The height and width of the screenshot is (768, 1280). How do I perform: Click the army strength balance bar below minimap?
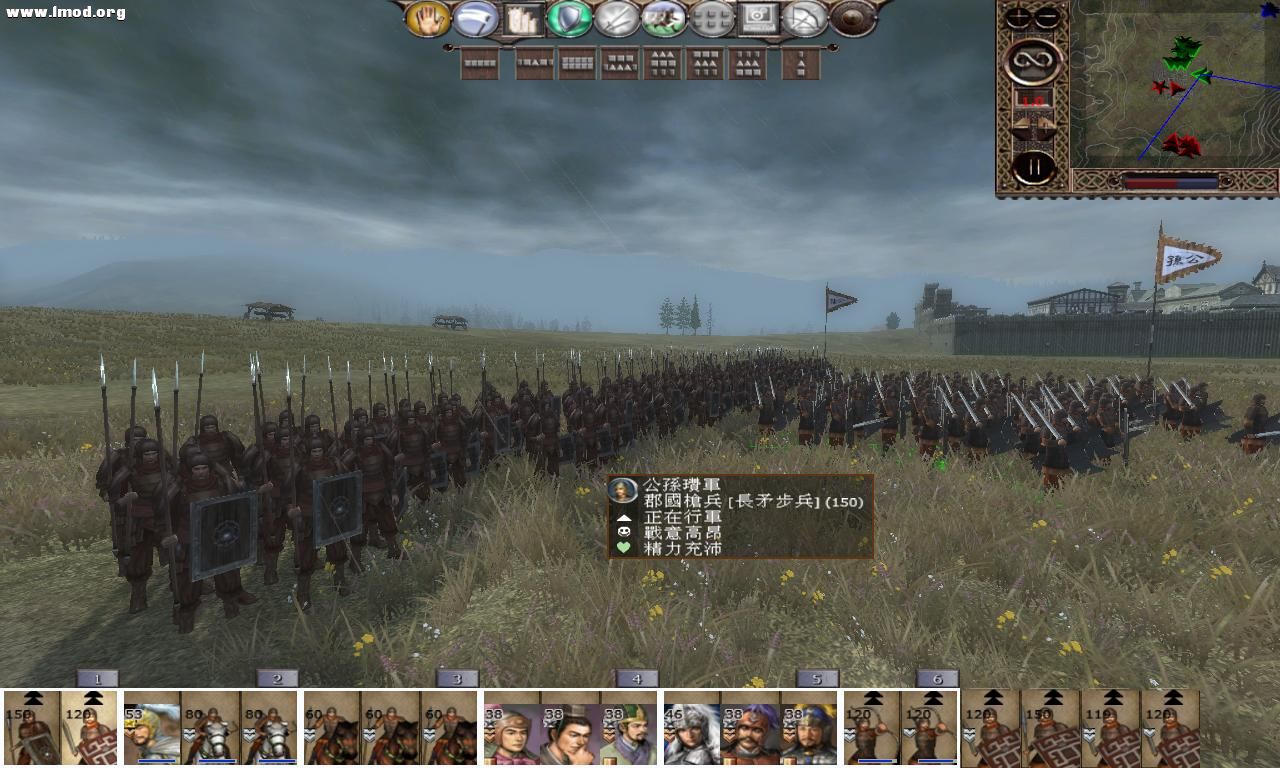point(1170,181)
